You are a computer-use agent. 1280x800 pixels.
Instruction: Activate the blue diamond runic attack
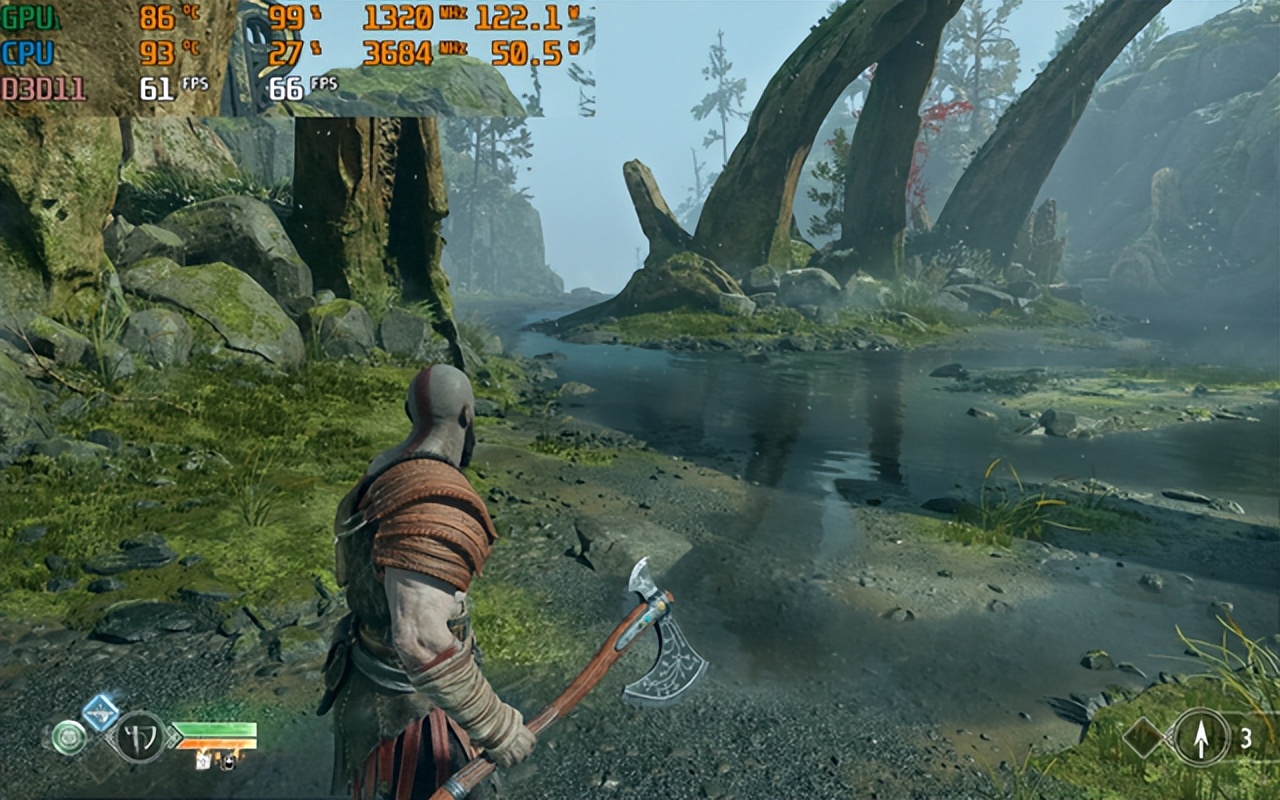[x=100, y=712]
